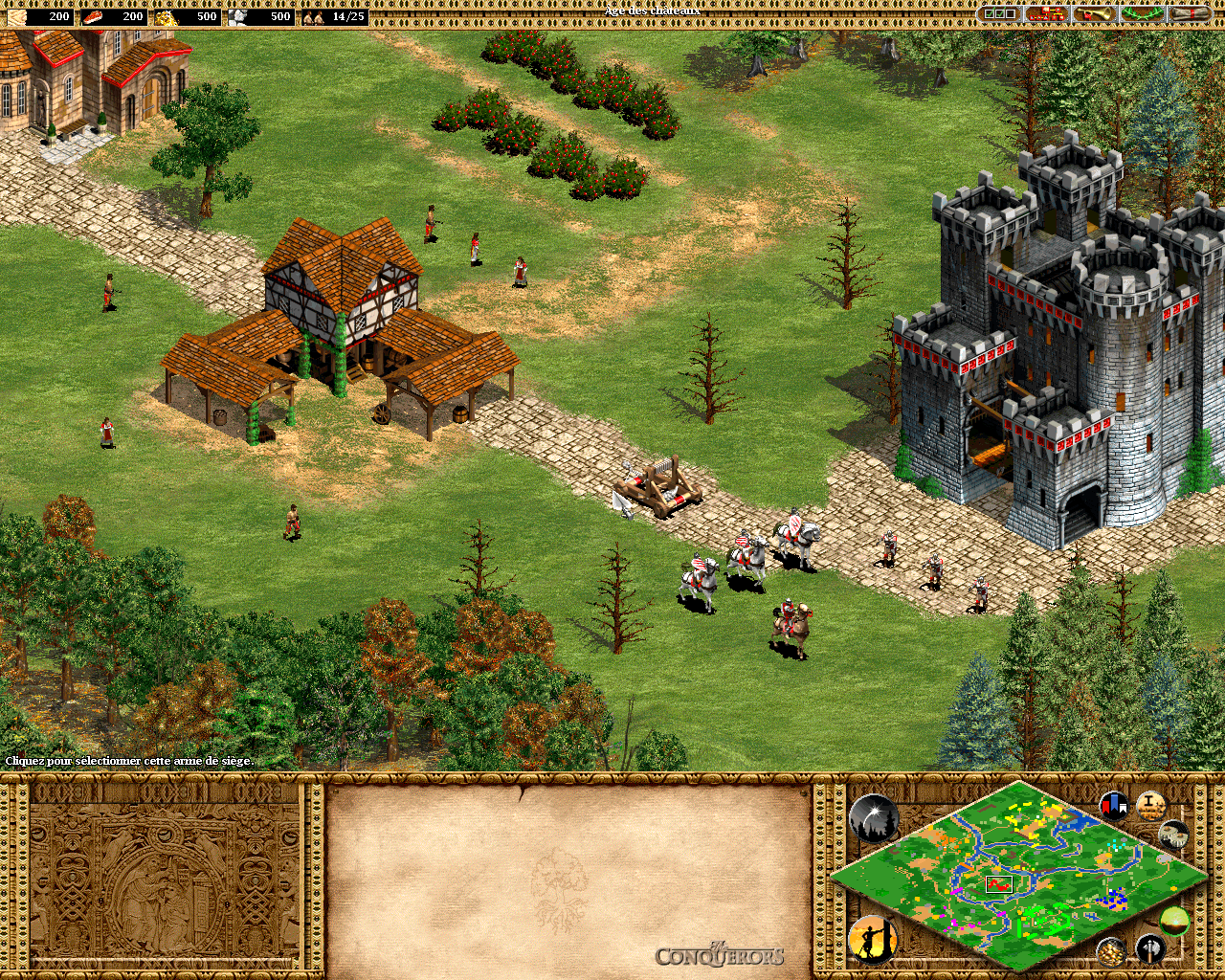Open diplomacy via the laurel wreath
The height and width of the screenshot is (980, 1225).
coord(1143,14)
